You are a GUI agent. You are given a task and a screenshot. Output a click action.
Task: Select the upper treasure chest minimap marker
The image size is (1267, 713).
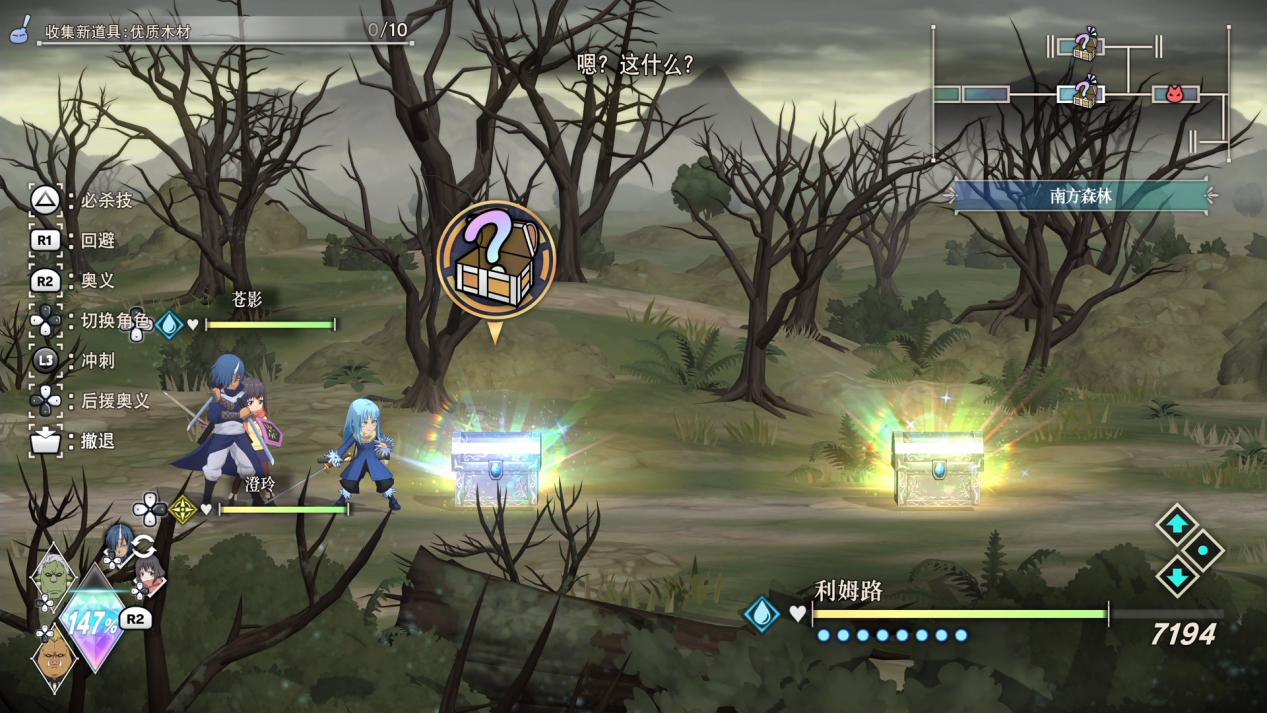[1083, 45]
